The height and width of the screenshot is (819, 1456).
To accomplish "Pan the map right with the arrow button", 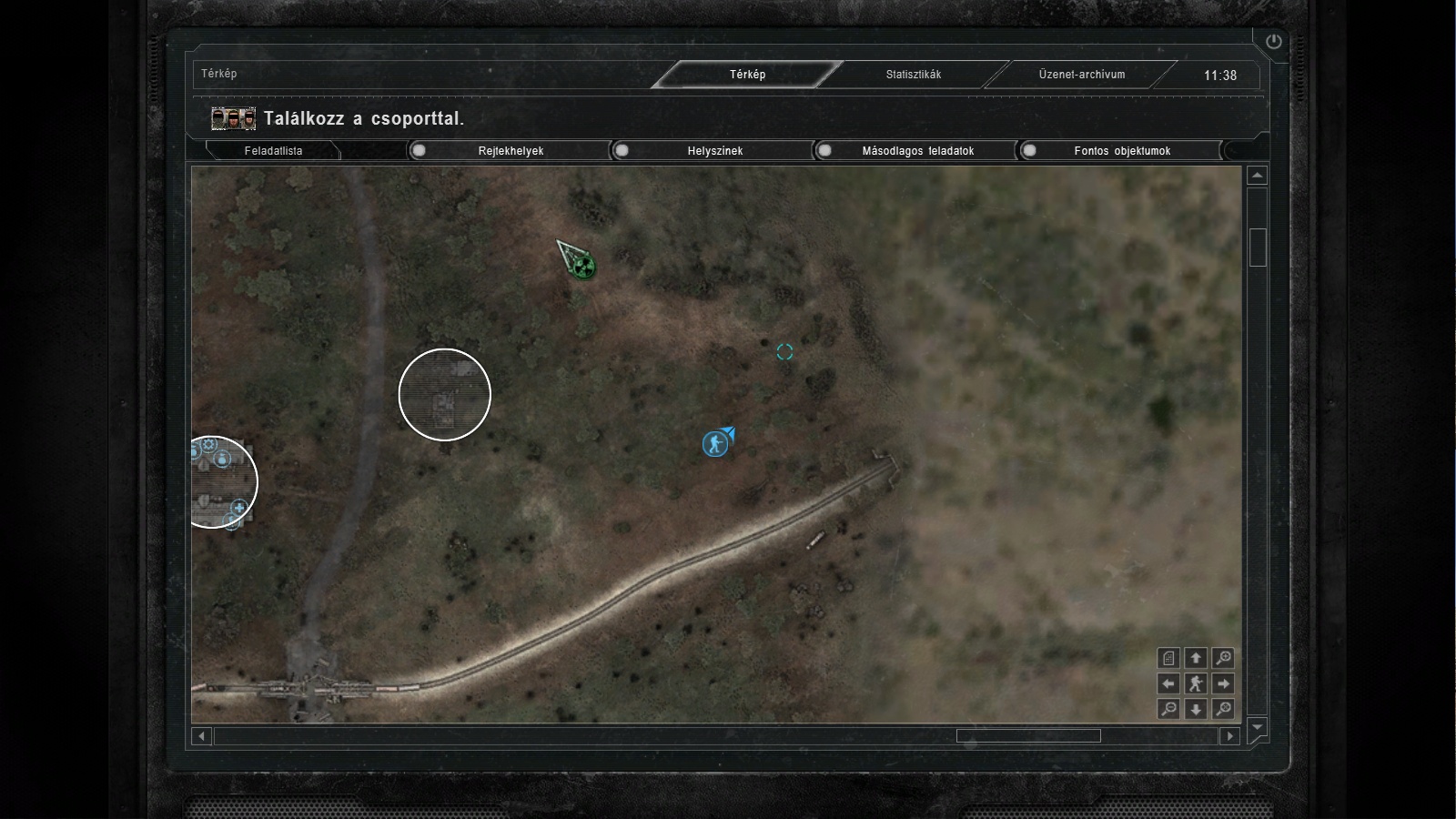I will tap(1223, 683).
